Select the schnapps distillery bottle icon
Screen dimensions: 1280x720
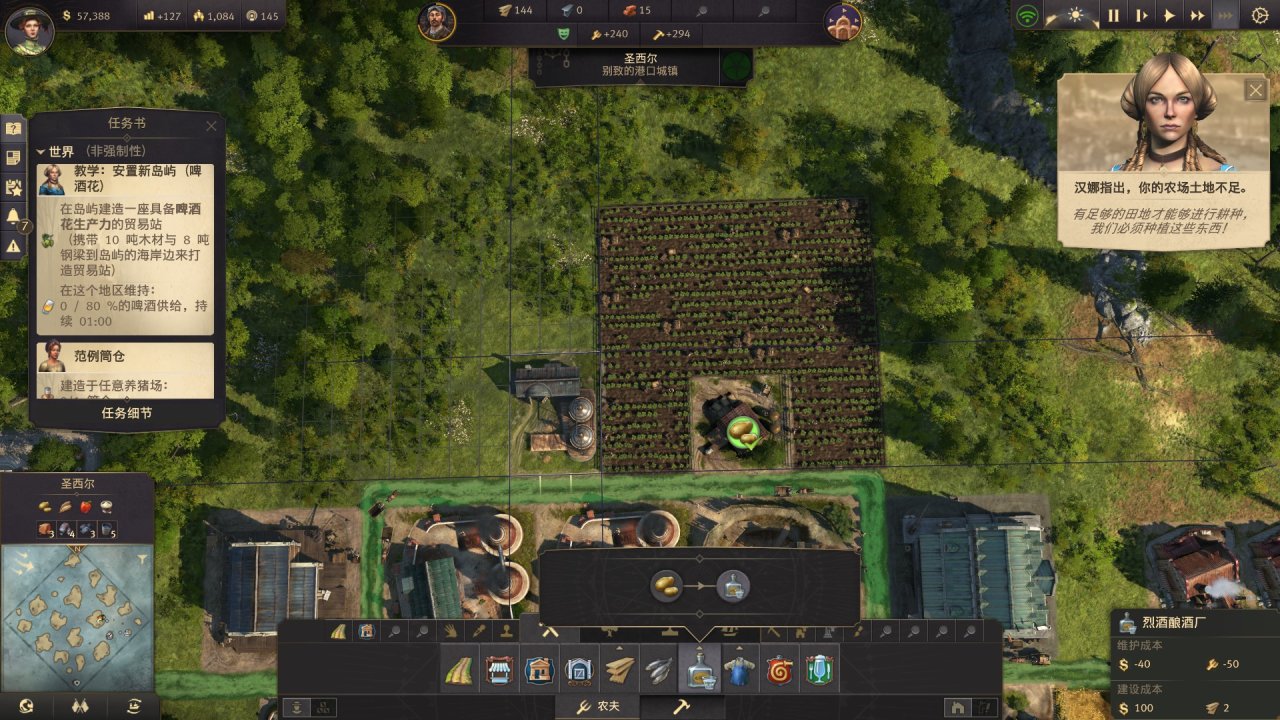(x=699, y=670)
